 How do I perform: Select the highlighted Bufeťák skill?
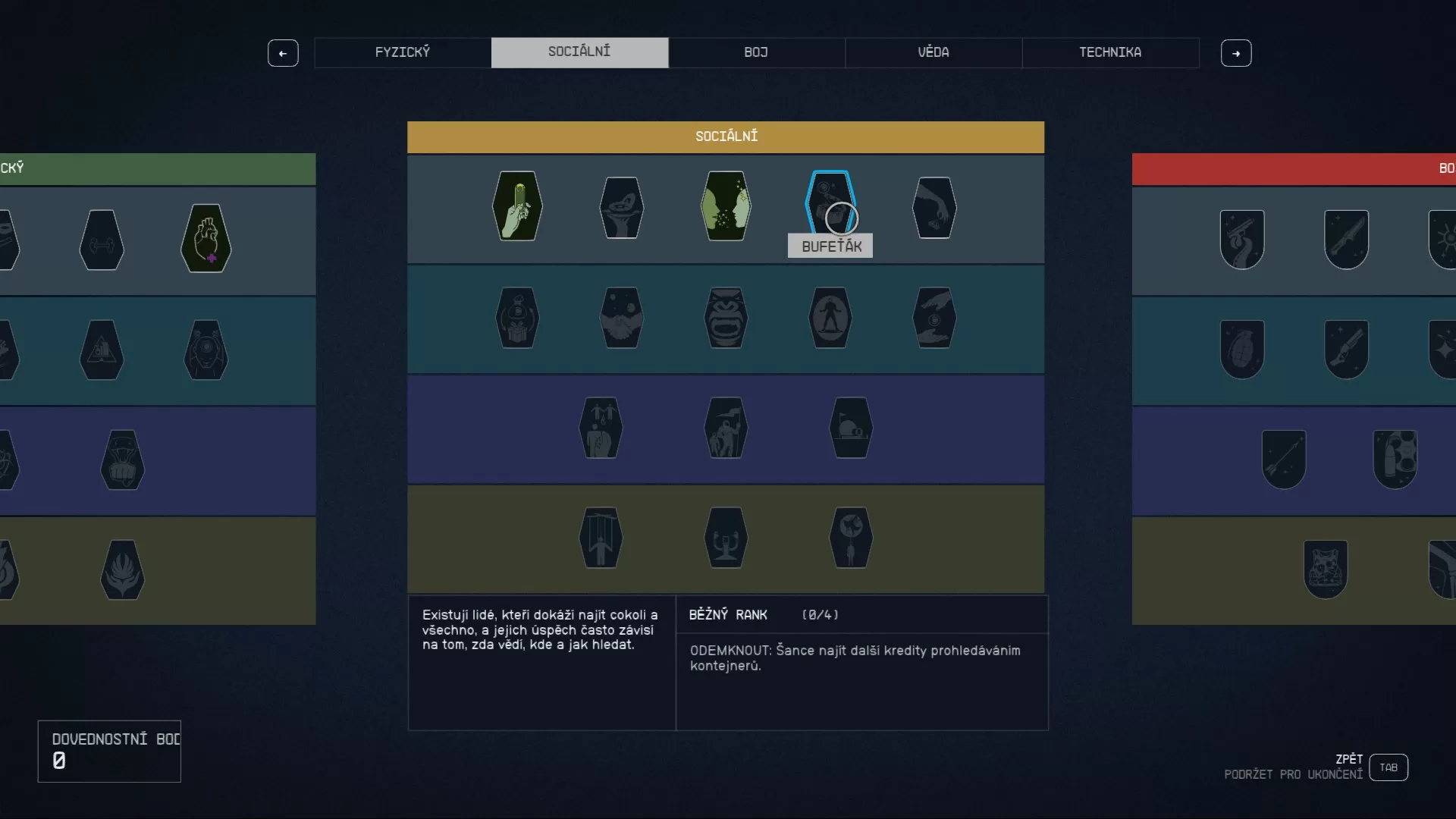pos(830,205)
